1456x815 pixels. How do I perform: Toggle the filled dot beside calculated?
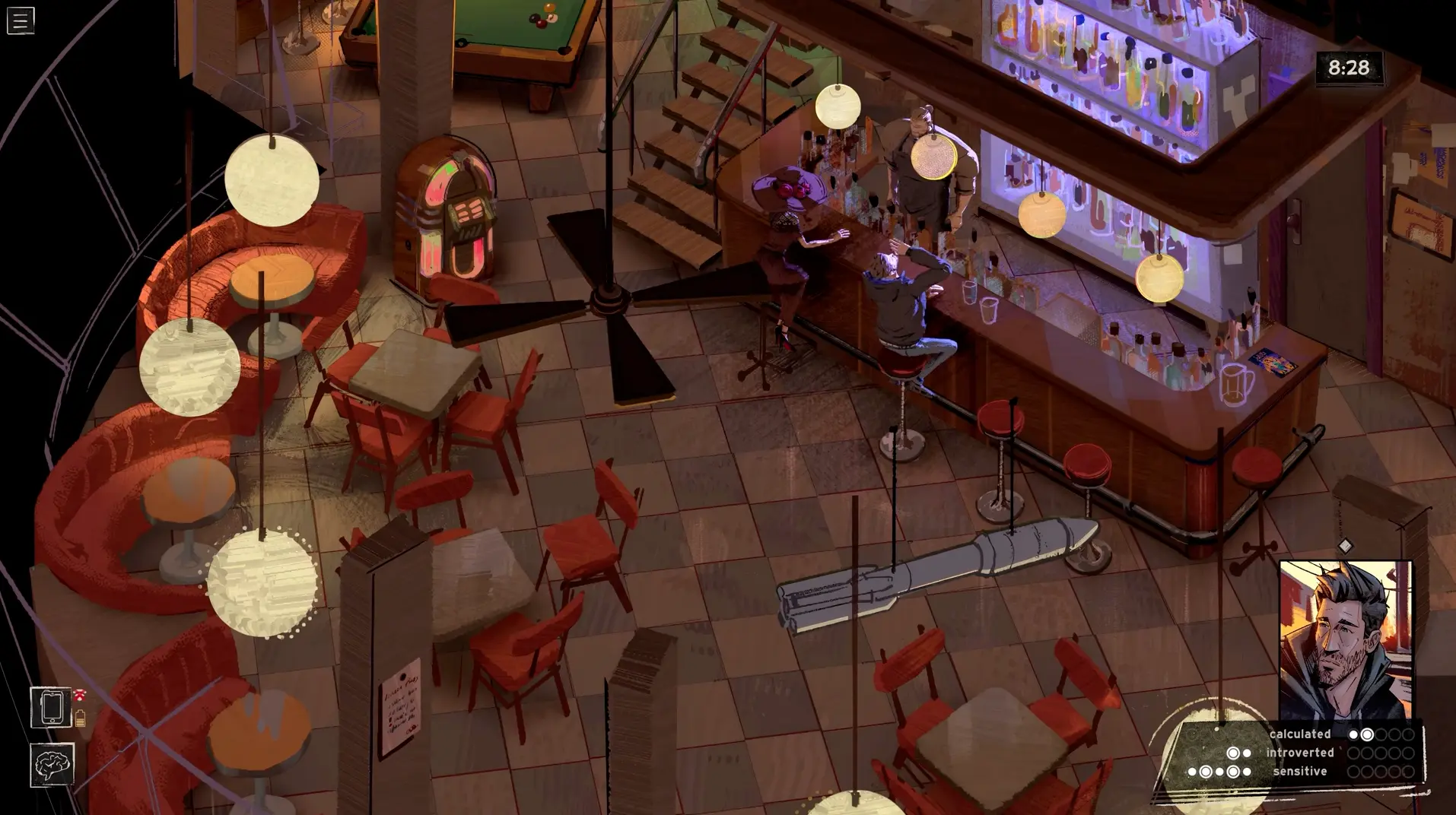coord(1353,734)
